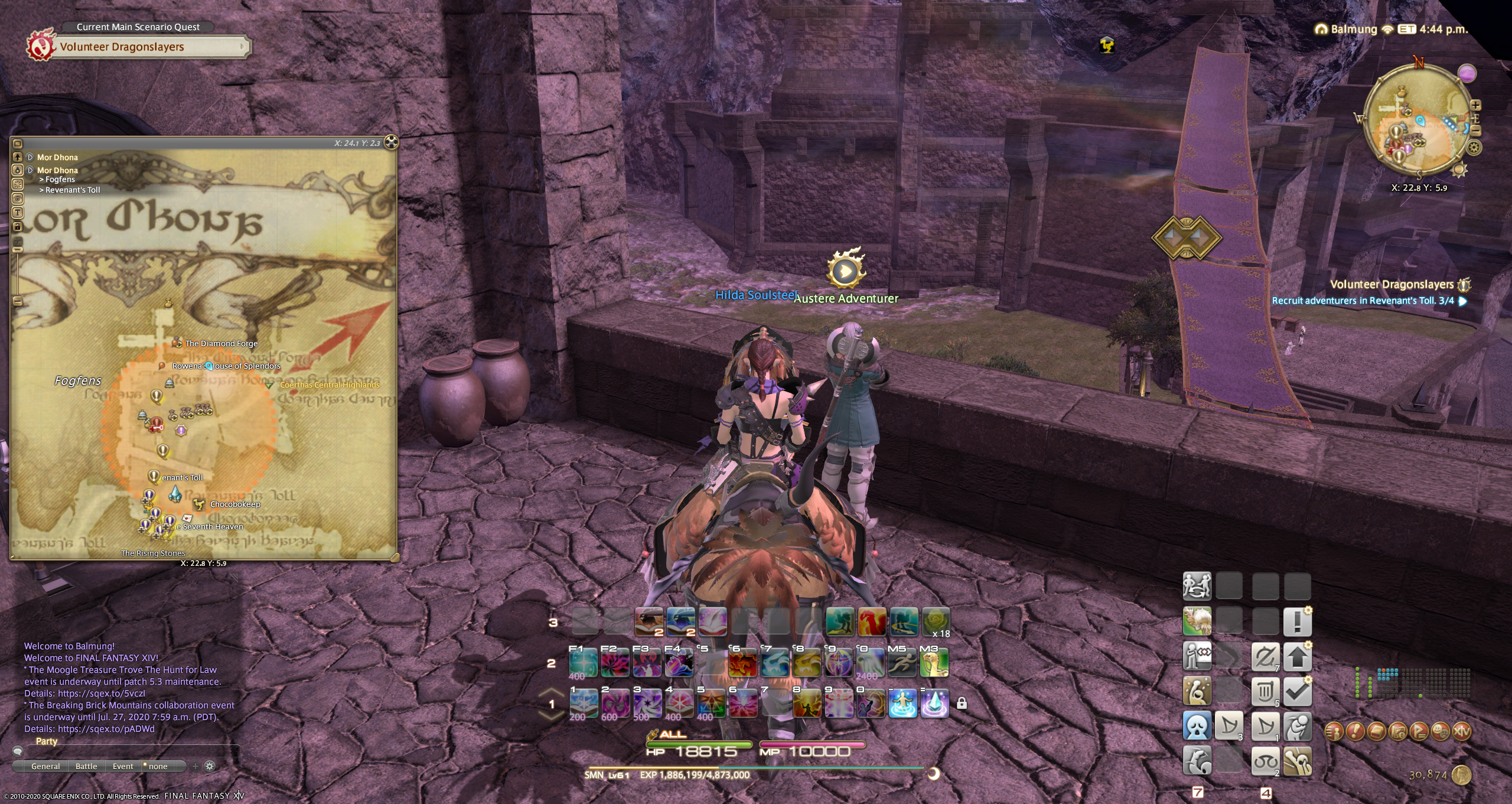Activate the Teleport crystal ability
Viewport: 1512px width, 804px height.
coord(934,704)
